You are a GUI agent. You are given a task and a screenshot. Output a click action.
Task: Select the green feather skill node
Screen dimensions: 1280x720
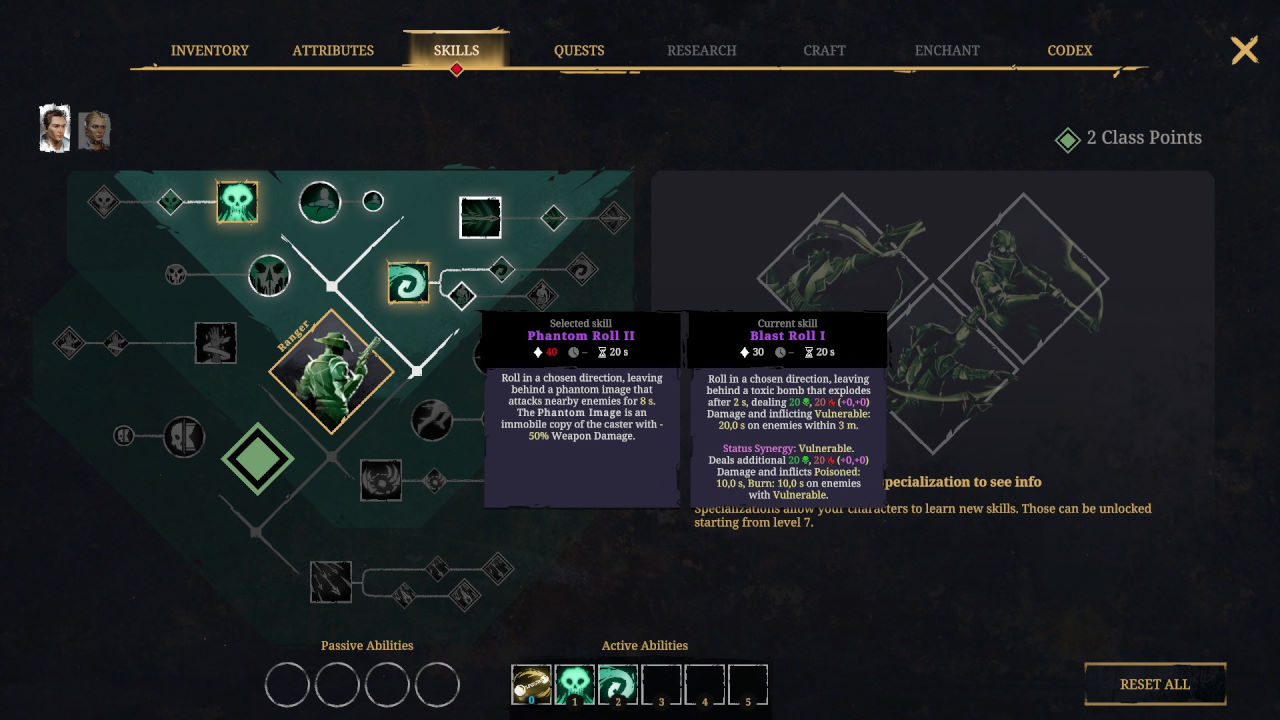coord(480,217)
